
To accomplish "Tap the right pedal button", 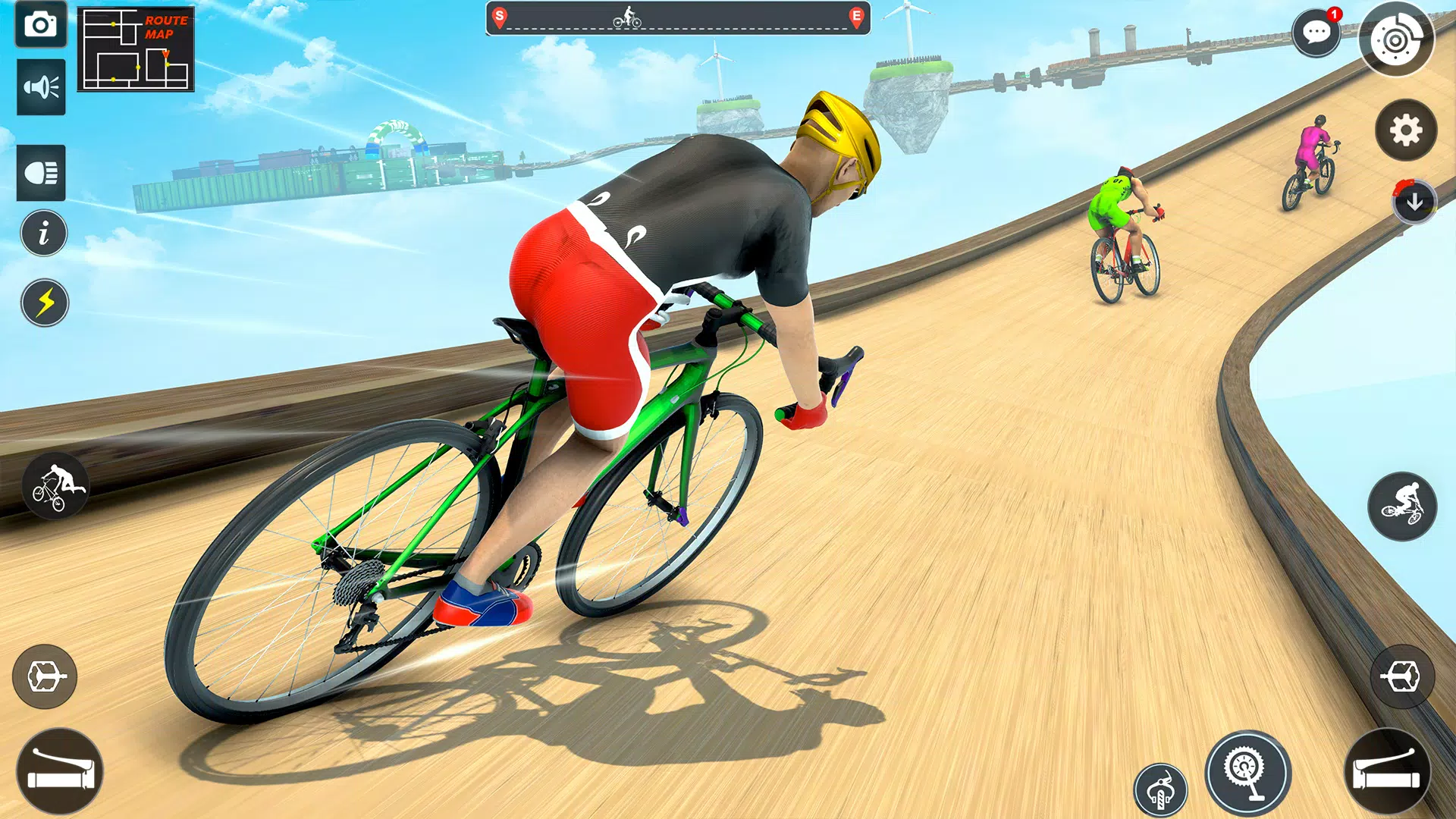I will pos(1402,676).
